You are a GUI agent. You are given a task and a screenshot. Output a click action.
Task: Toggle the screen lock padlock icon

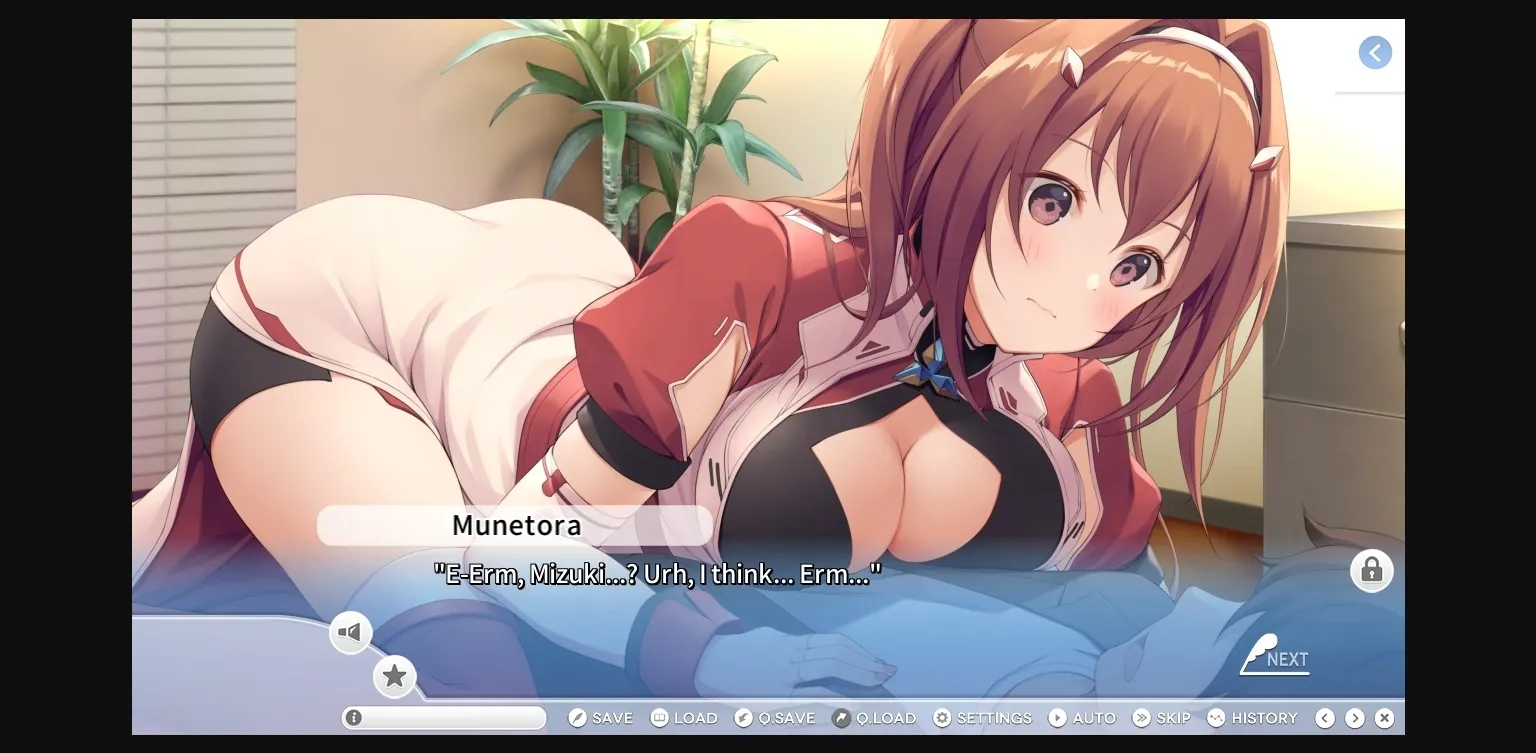(x=1372, y=570)
